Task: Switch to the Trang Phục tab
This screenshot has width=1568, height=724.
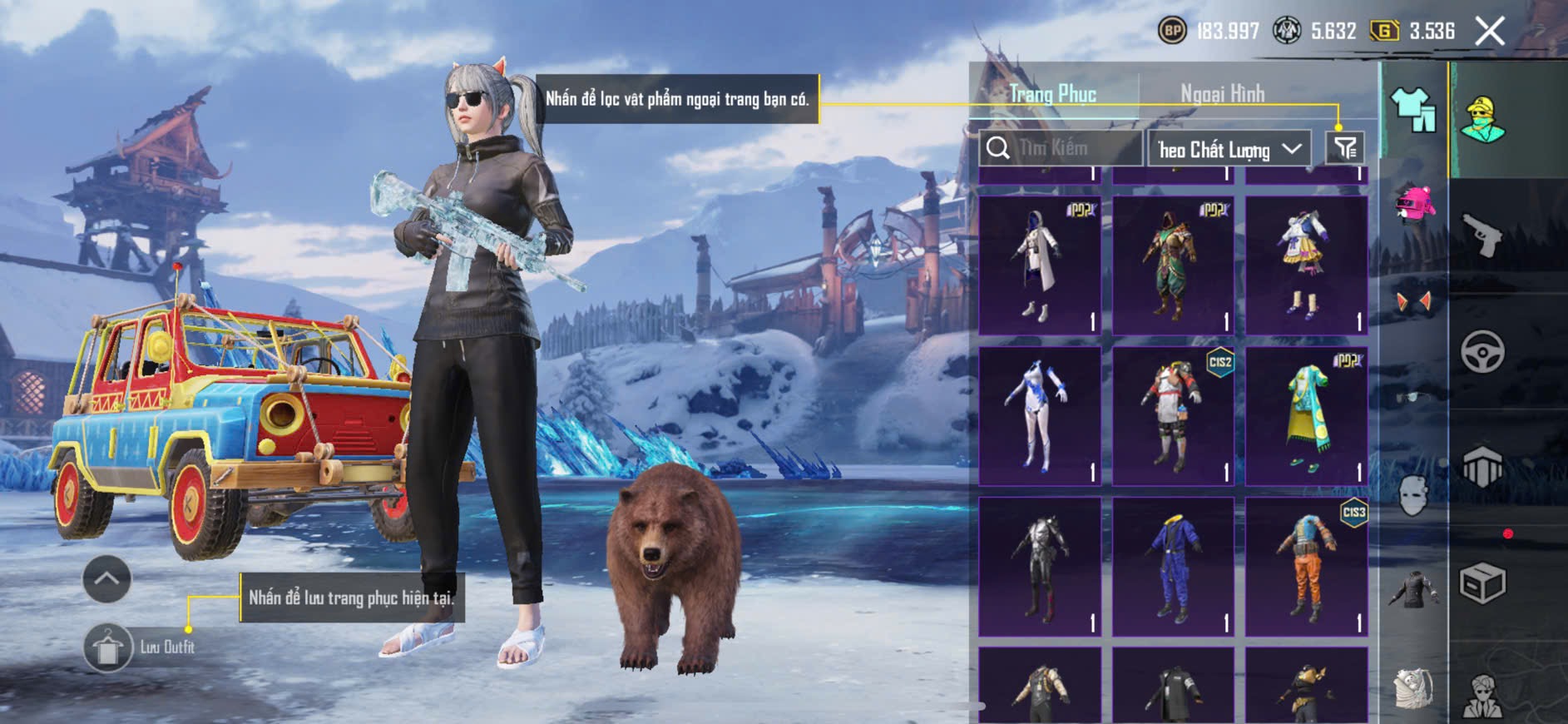Action: pos(1052,94)
